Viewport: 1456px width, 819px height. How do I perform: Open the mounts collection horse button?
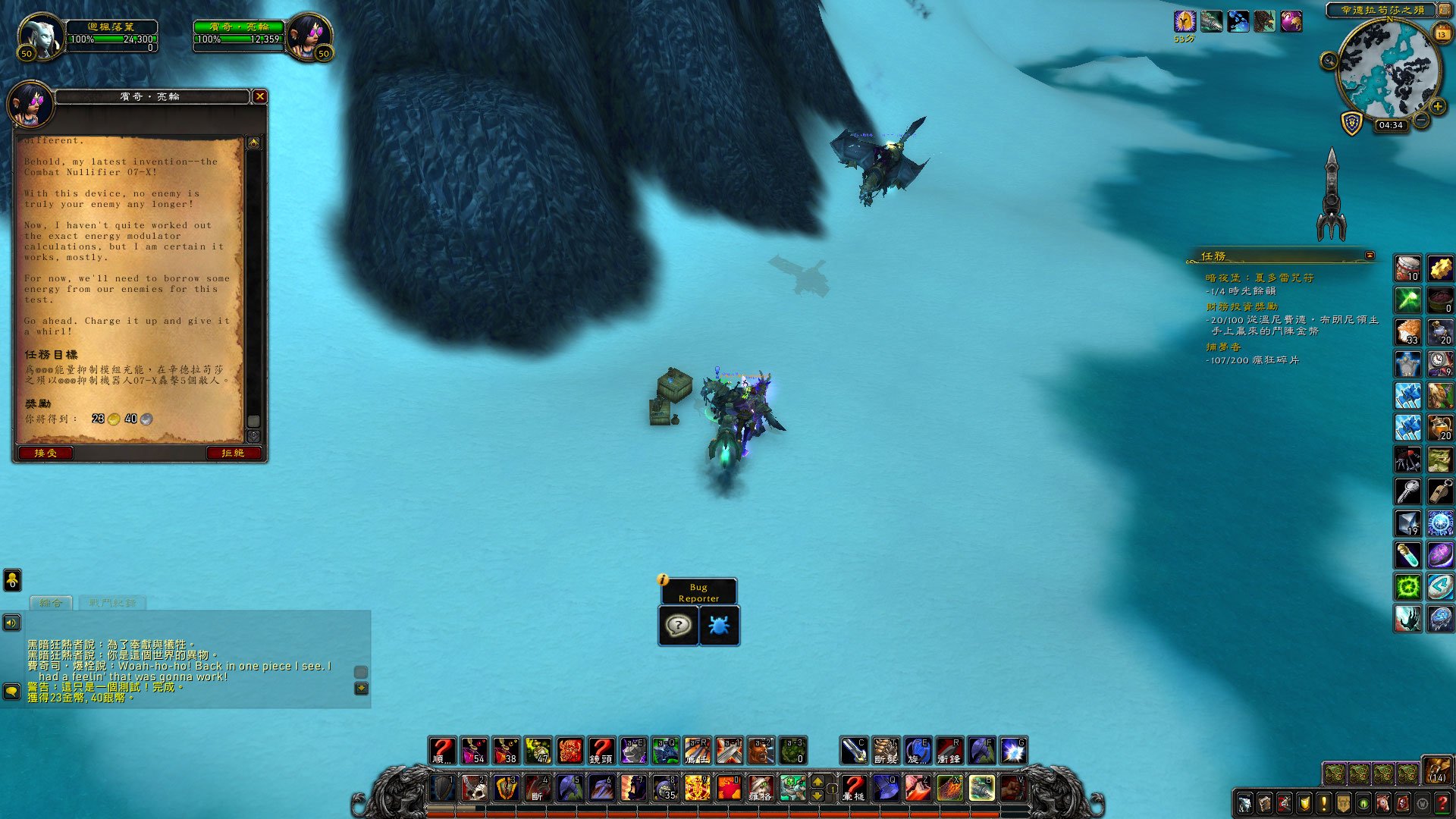click(x=1382, y=803)
